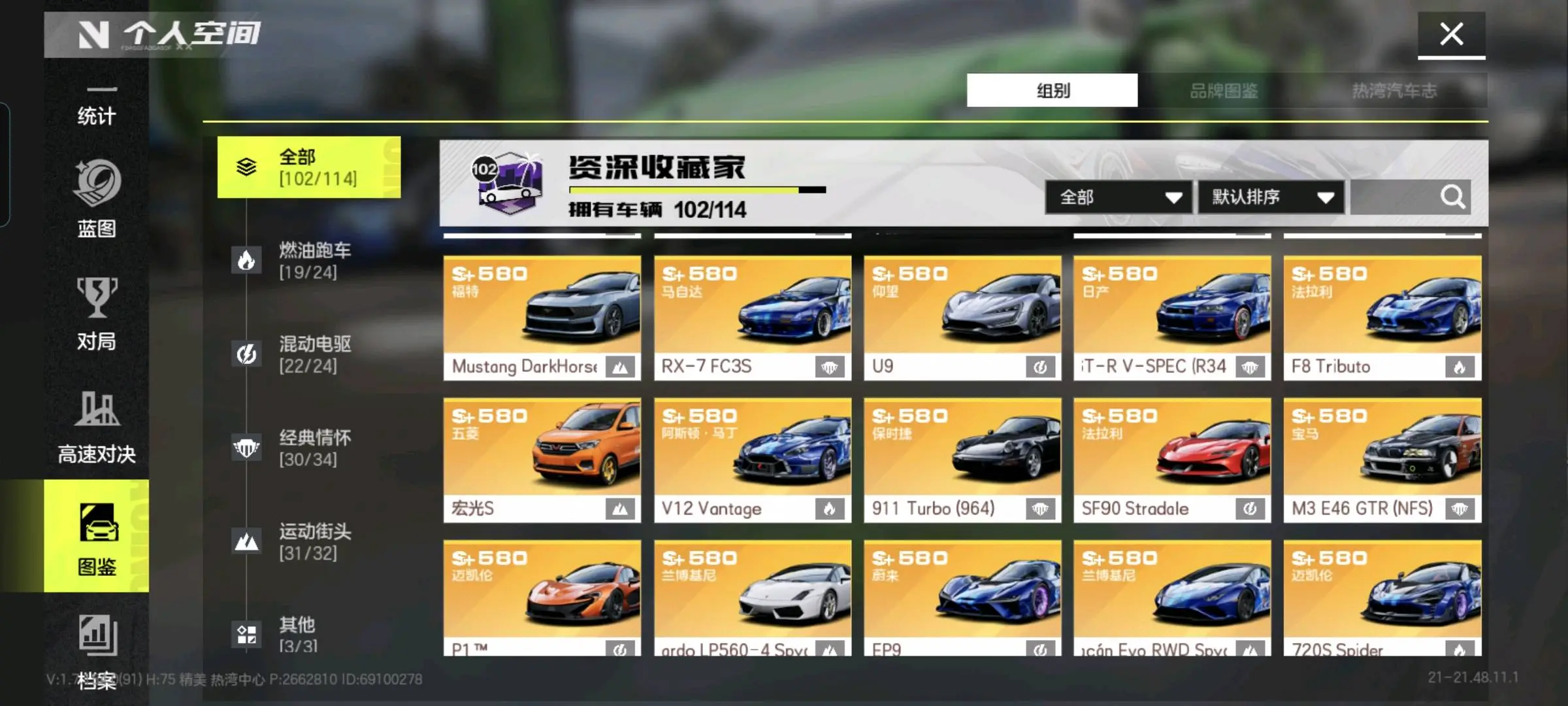Open the orange 宏光S car card
The height and width of the screenshot is (706, 1568).
click(x=542, y=460)
